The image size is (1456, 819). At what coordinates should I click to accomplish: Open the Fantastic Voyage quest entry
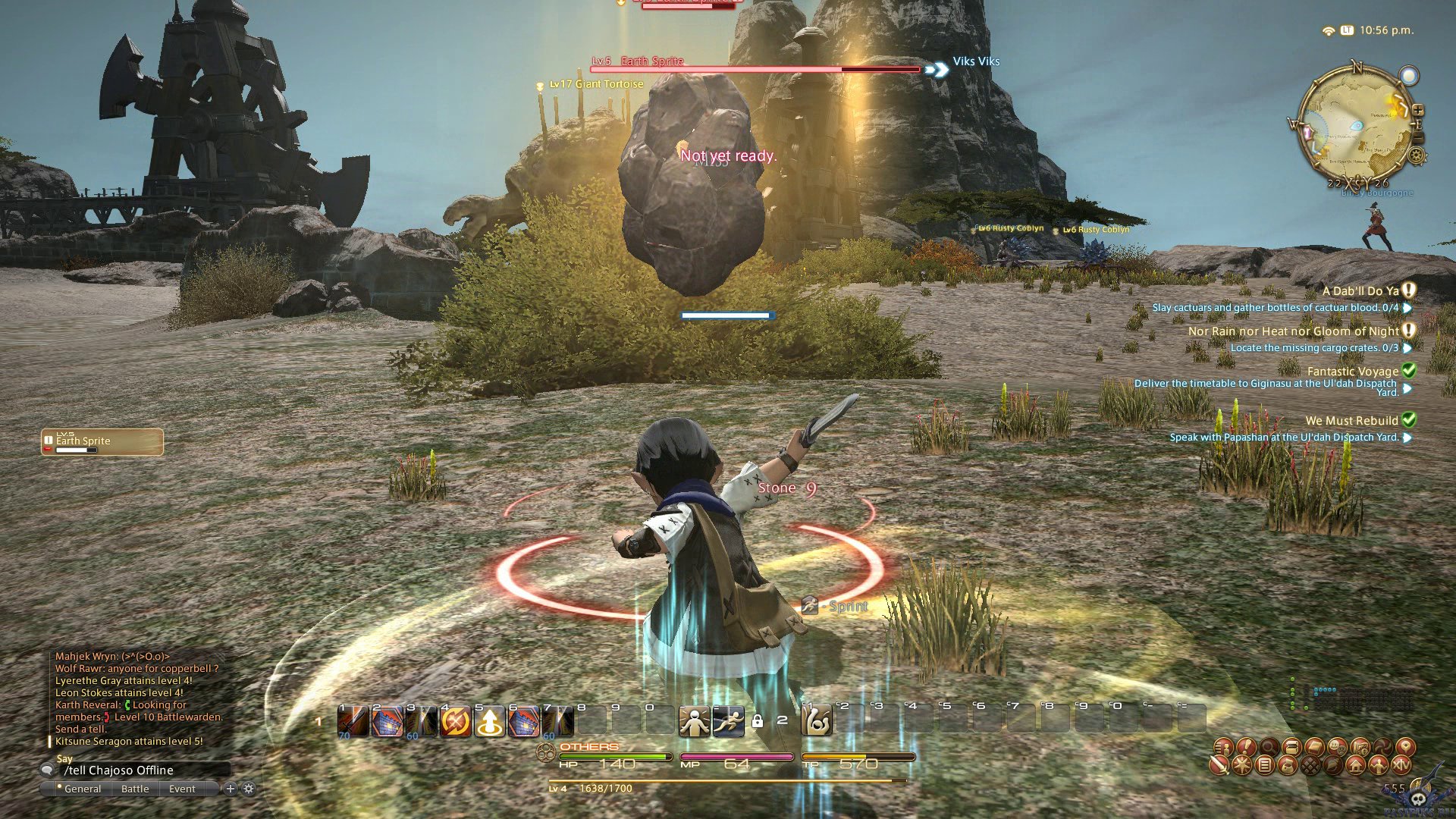pyautogui.click(x=1352, y=372)
